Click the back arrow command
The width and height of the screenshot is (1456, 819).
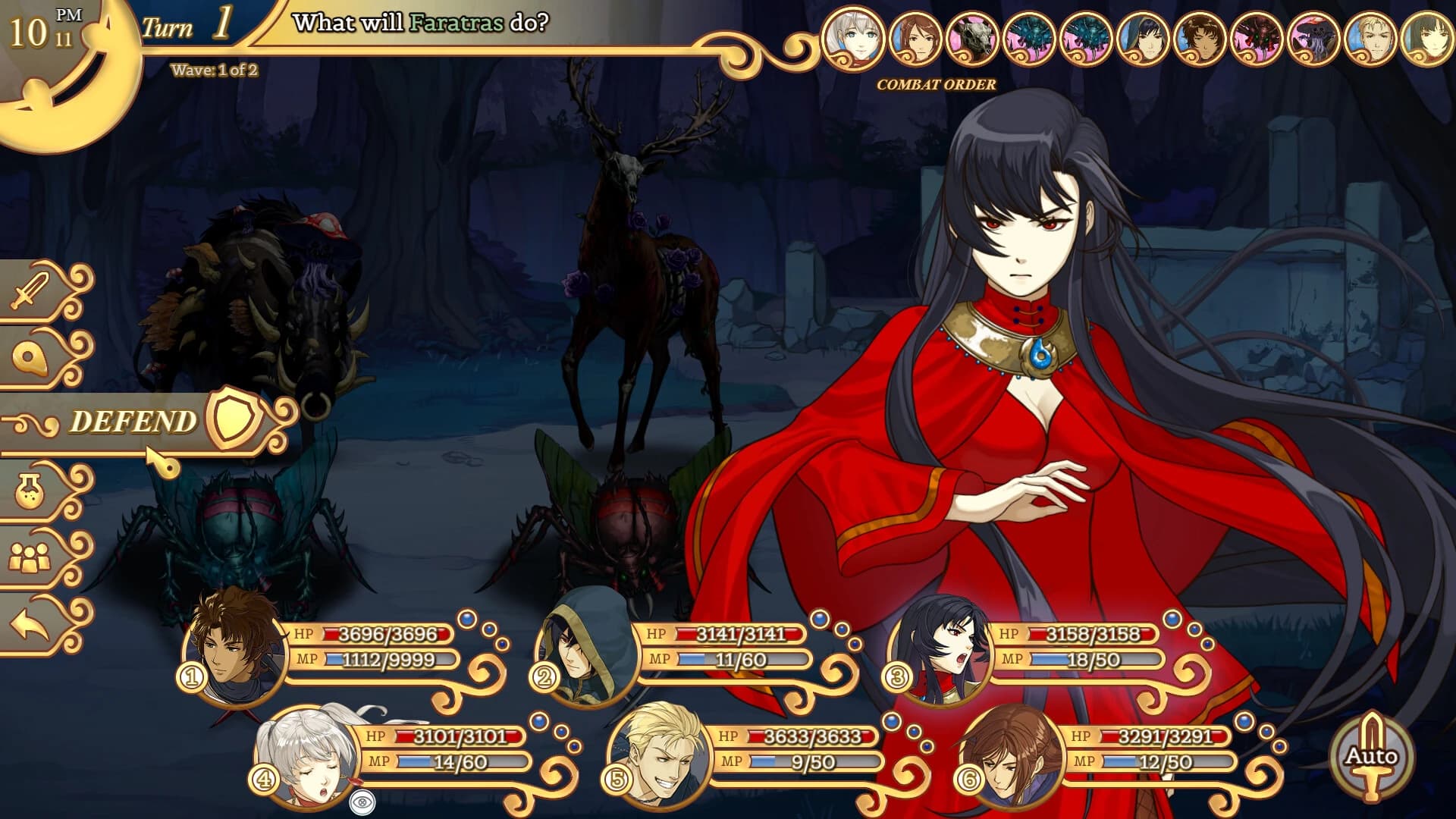point(32,625)
